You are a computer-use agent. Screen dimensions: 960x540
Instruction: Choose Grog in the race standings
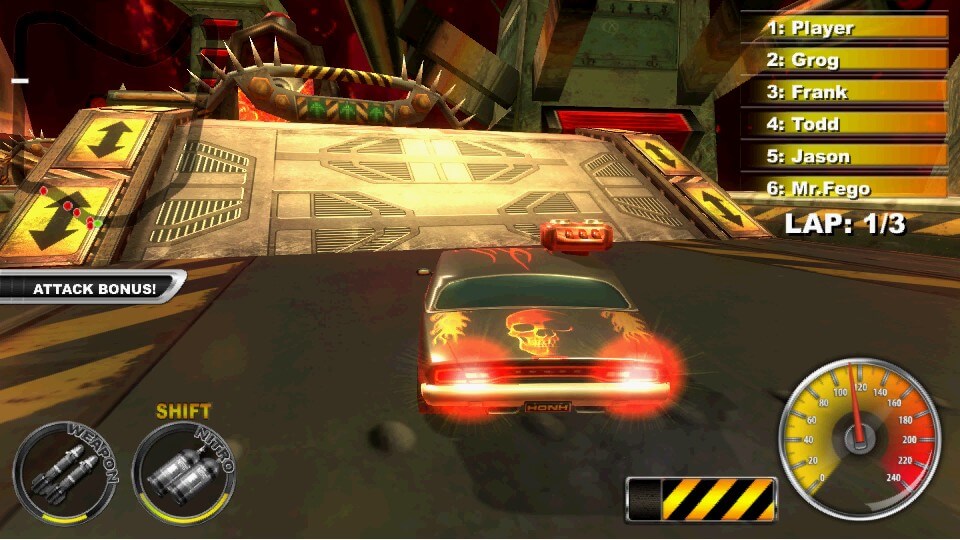point(842,60)
